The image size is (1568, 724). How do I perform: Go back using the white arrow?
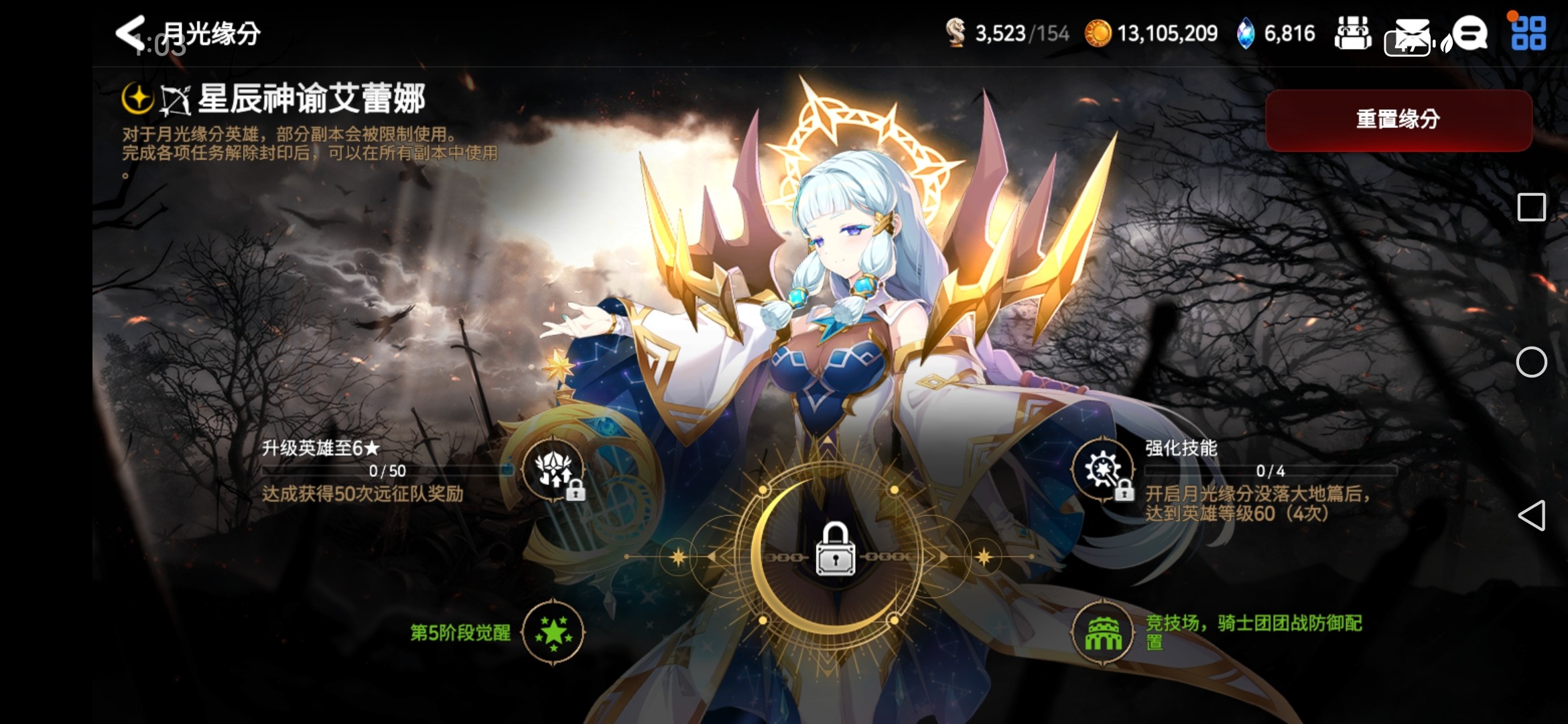click(130, 32)
